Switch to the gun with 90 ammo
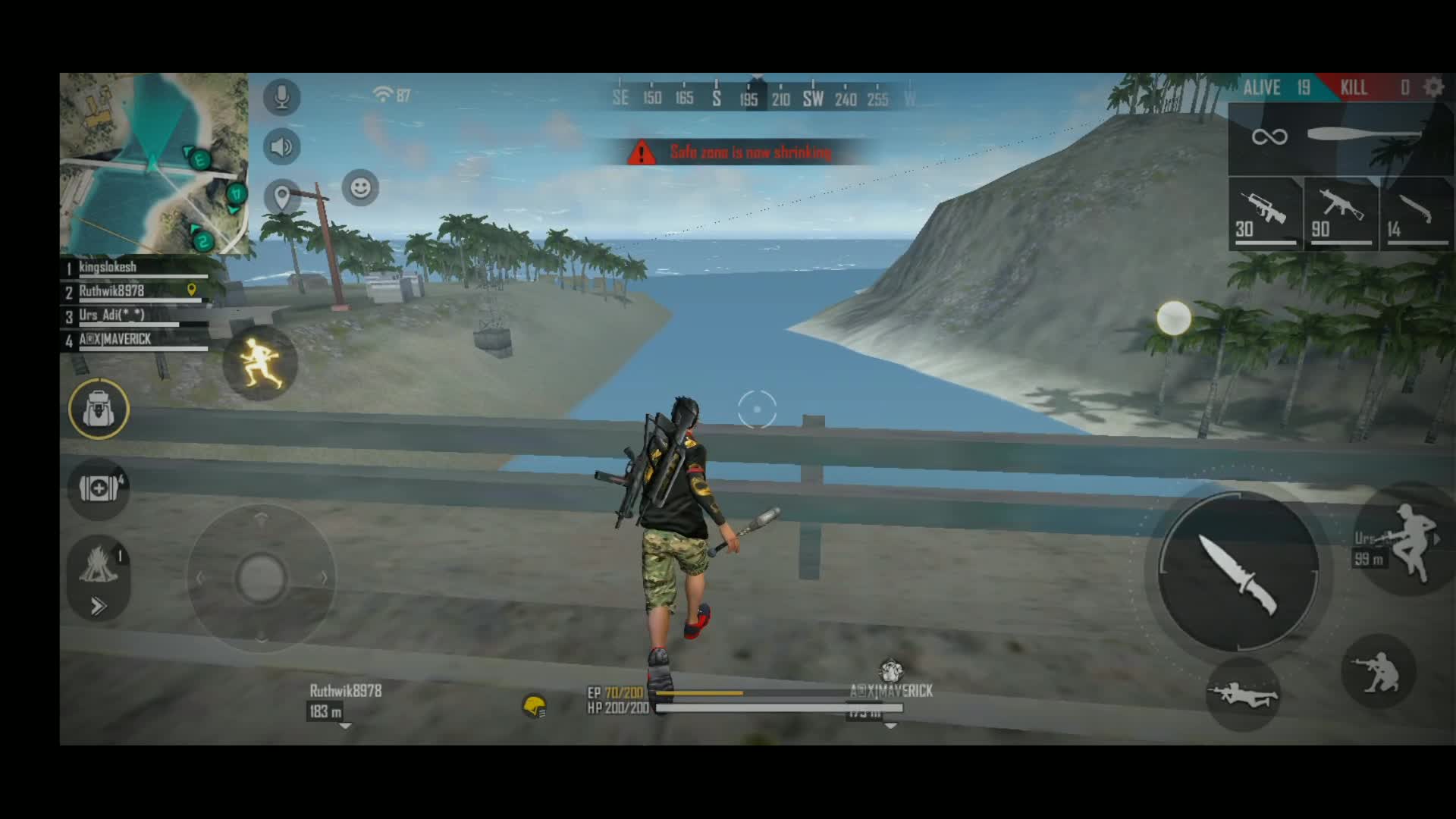Image resolution: width=1456 pixels, height=819 pixels. coord(1341,214)
